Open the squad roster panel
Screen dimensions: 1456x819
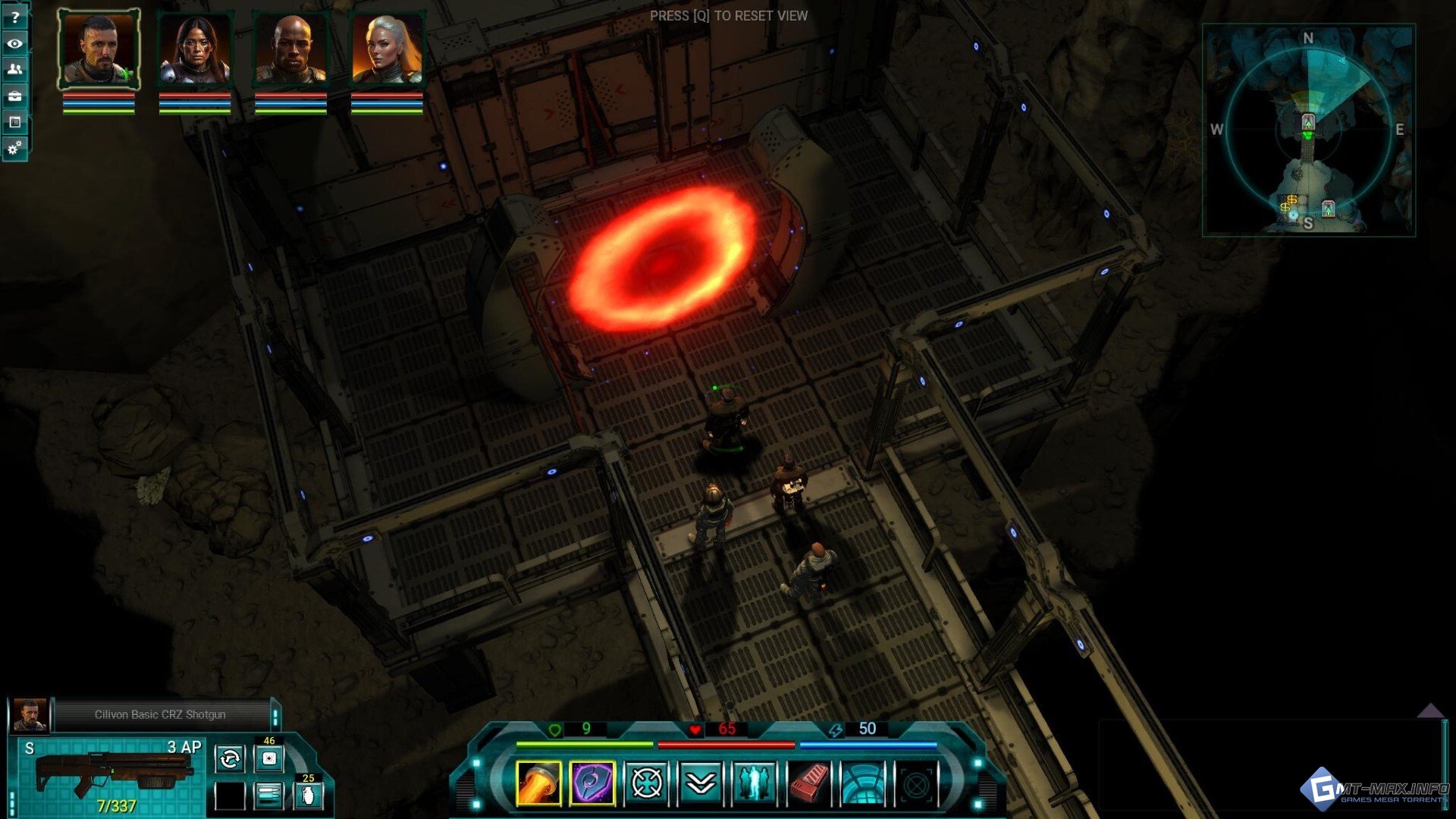pyautogui.click(x=14, y=69)
